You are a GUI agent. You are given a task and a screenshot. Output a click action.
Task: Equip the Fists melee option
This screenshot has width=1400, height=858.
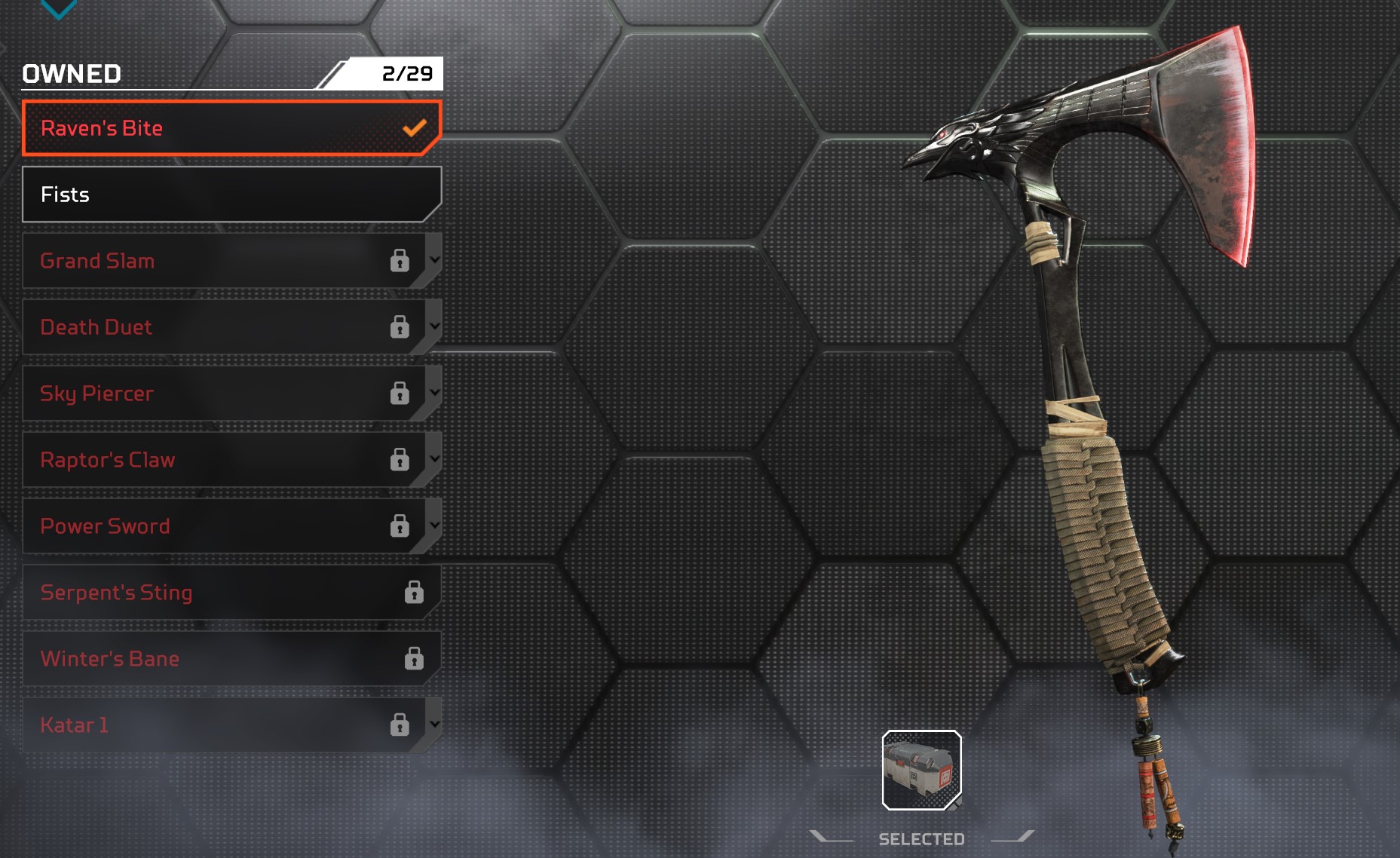pos(219,195)
